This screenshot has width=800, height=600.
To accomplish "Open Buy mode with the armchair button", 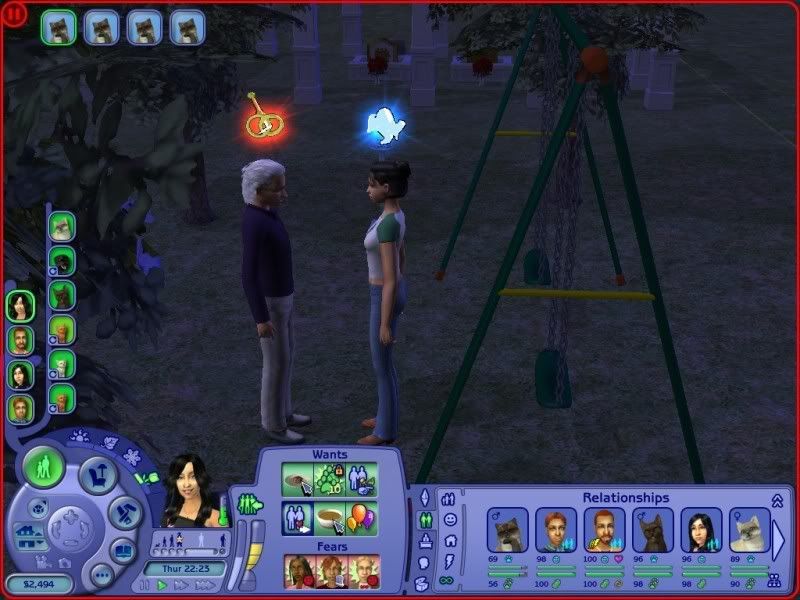I will tap(99, 476).
